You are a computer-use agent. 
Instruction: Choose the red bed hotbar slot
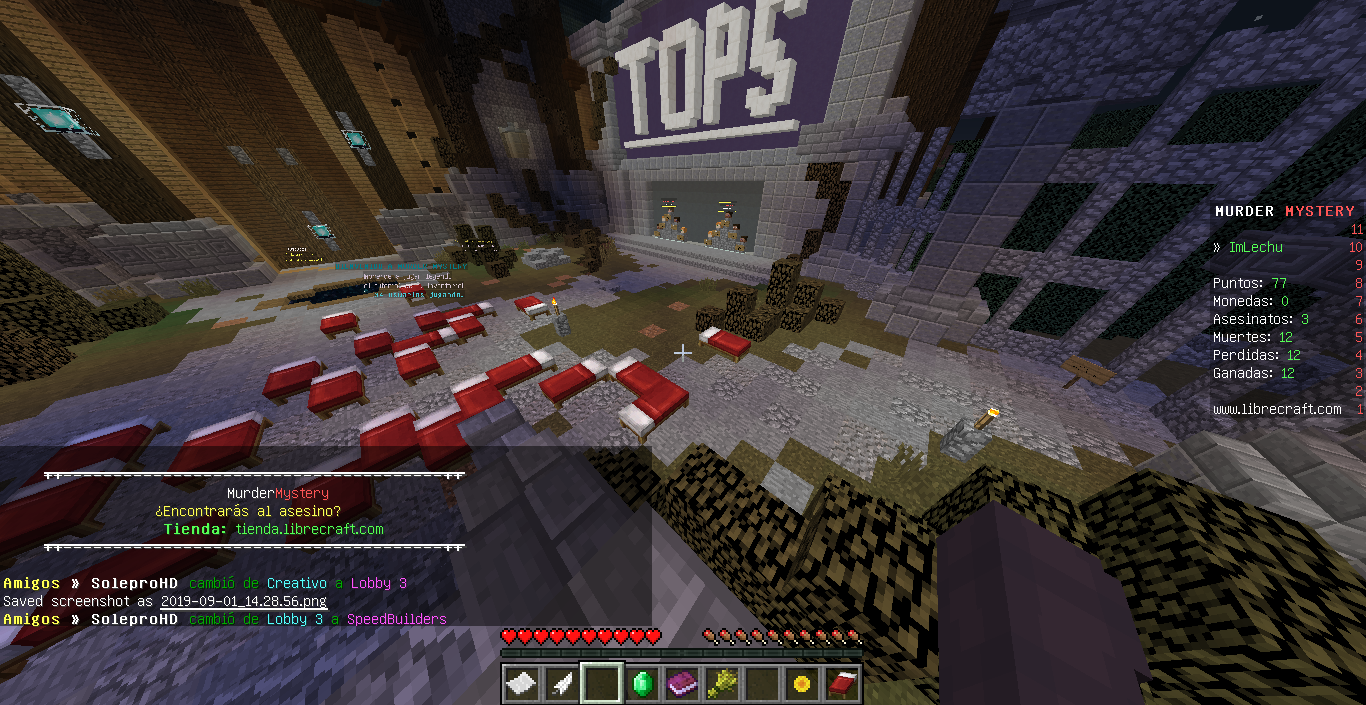click(842, 684)
